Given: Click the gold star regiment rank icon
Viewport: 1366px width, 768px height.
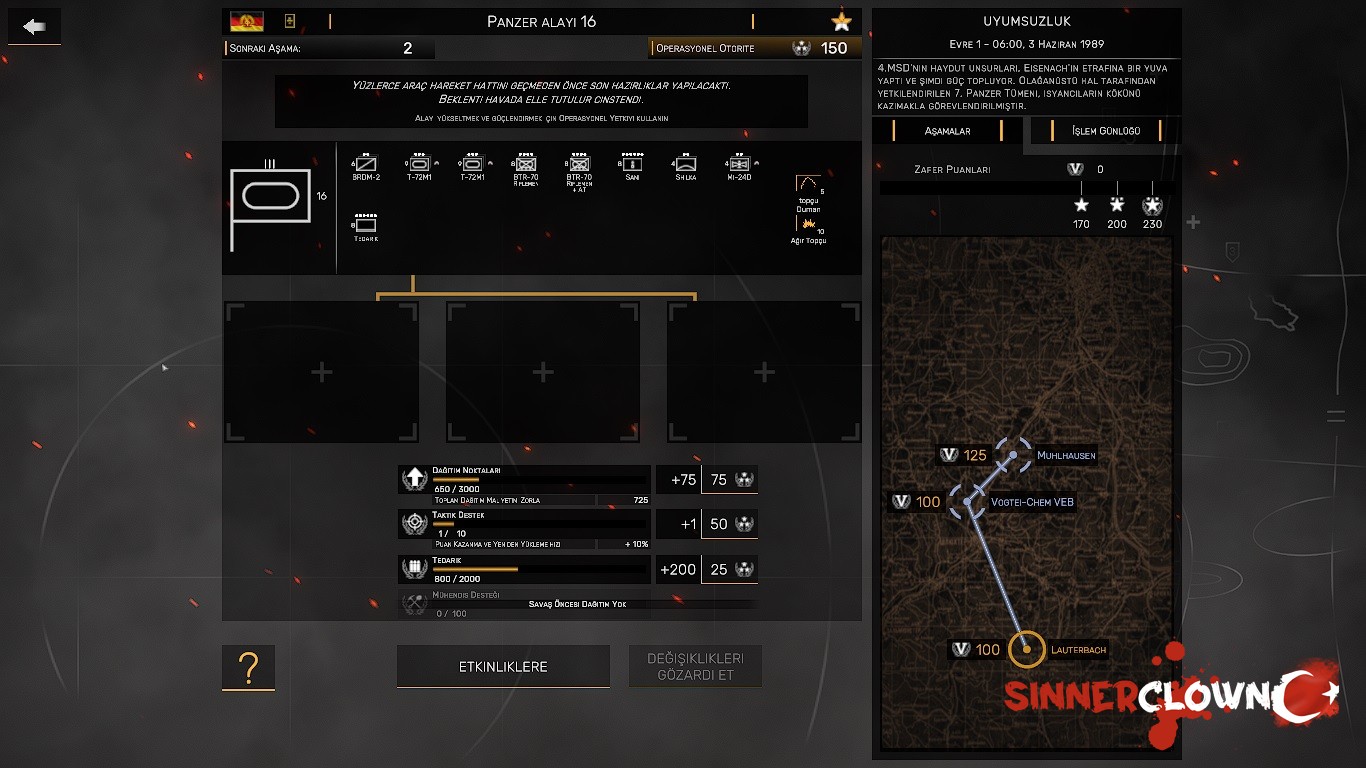Looking at the screenshot, I should point(842,22).
